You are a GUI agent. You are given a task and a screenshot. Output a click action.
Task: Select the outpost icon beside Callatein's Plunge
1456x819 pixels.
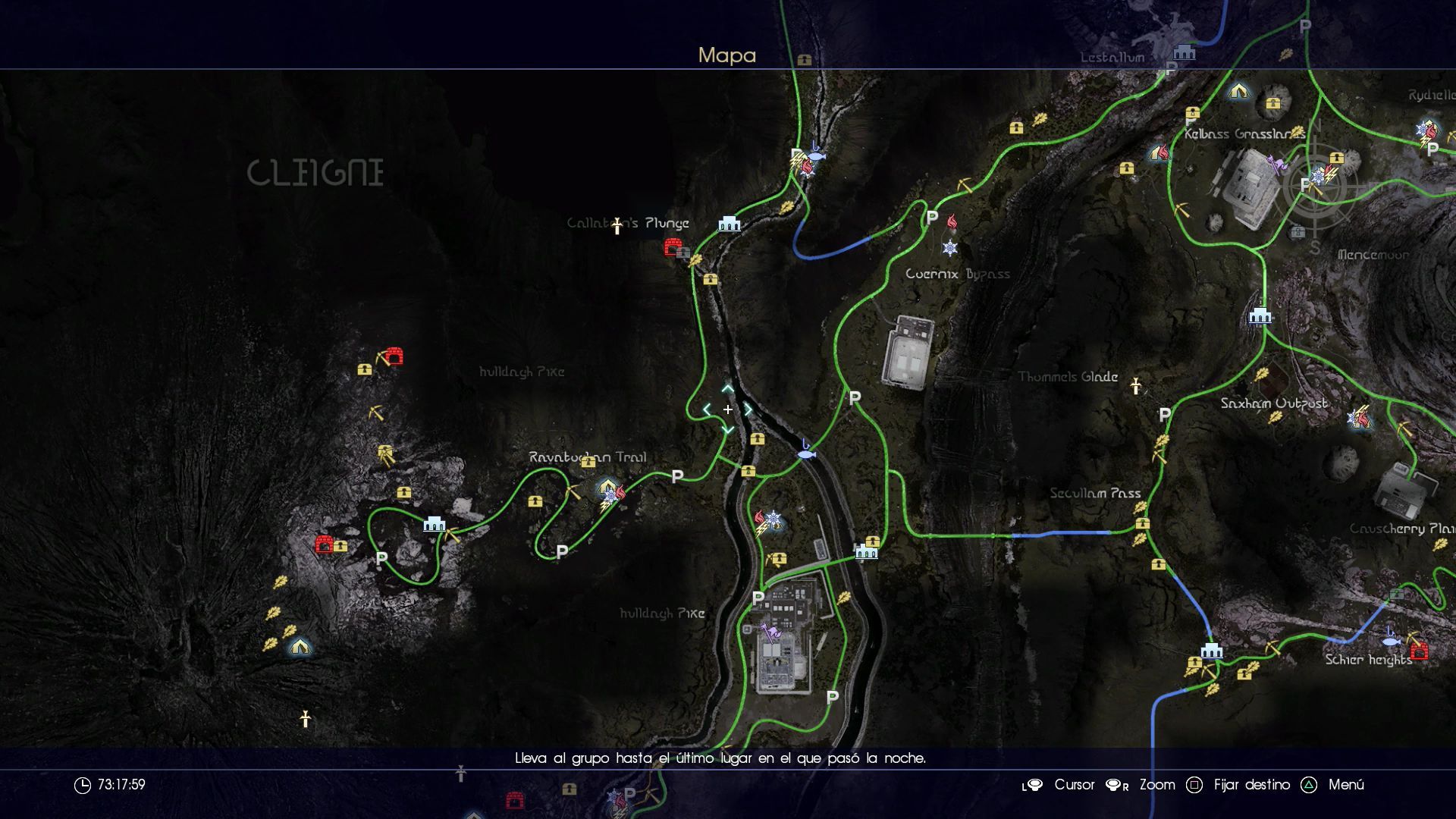coord(729,224)
